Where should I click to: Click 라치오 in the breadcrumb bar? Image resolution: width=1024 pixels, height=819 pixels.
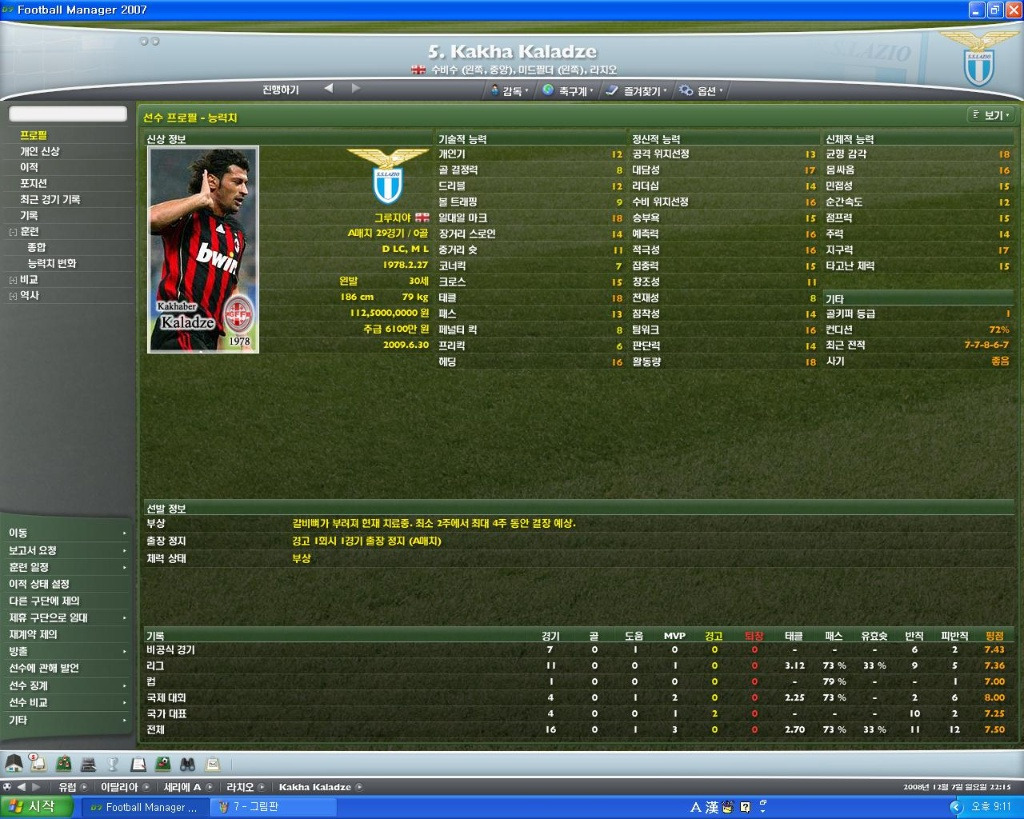coord(240,787)
